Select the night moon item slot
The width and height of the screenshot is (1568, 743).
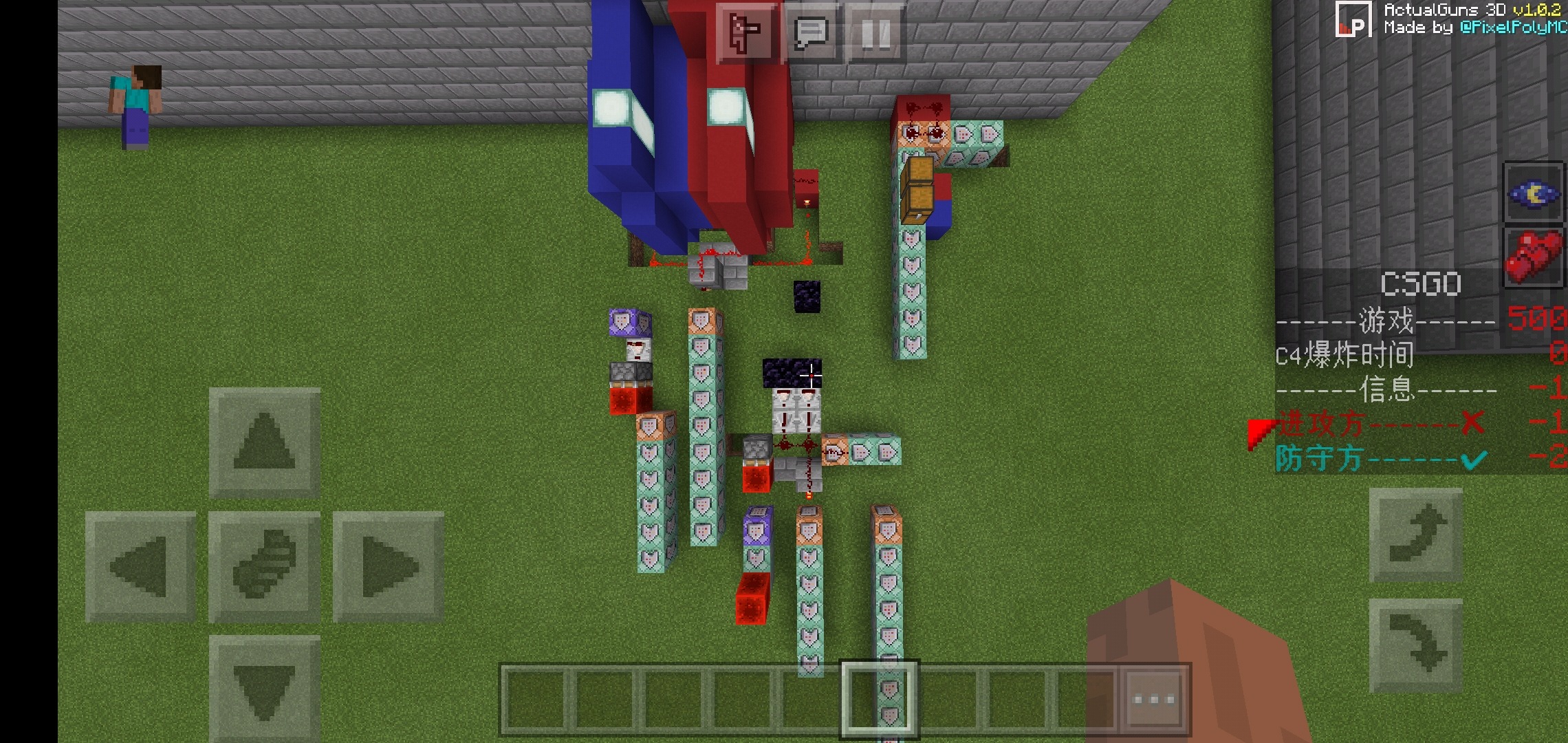point(1533,193)
